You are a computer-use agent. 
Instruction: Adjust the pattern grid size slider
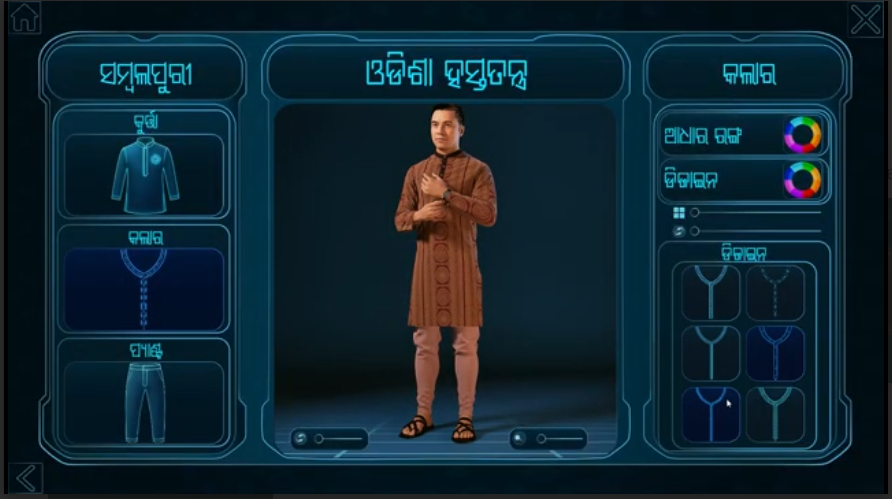point(695,212)
